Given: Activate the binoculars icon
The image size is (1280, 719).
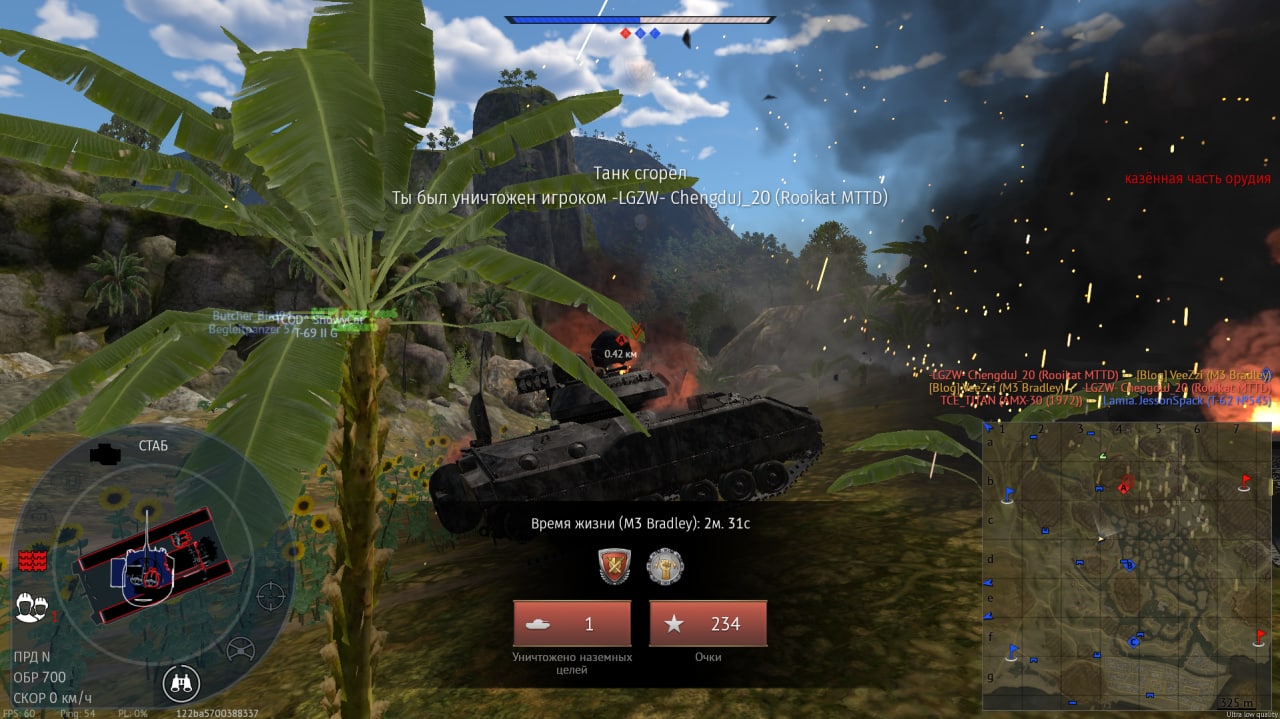Looking at the screenshot, I should [x=182, y=683].
